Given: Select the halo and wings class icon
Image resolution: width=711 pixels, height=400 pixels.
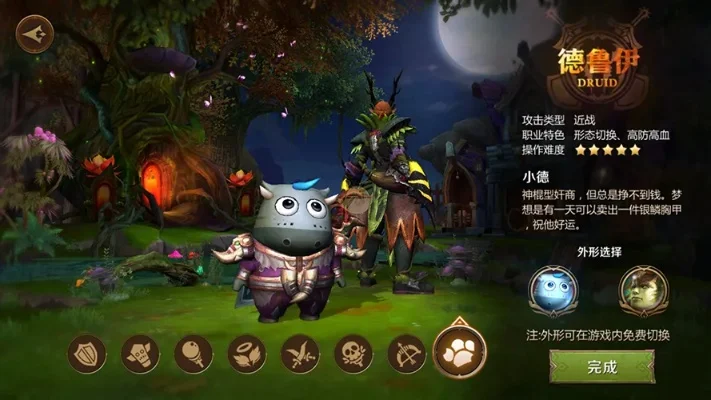Looking at the screenshot, I should (247, 353).
